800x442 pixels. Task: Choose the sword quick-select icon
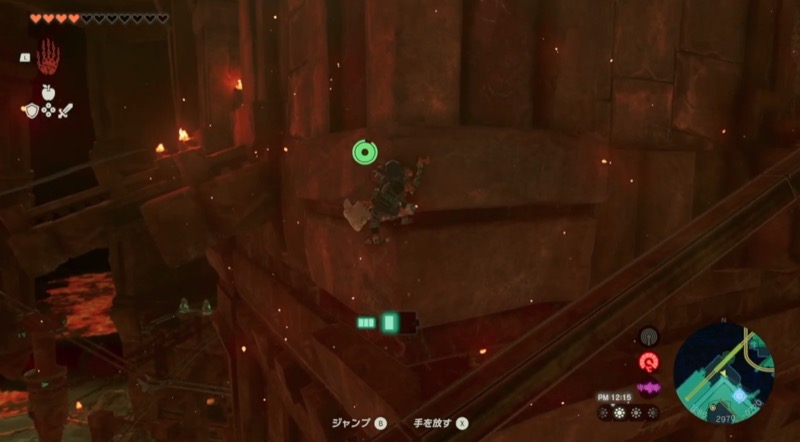[x=67, y=109]
